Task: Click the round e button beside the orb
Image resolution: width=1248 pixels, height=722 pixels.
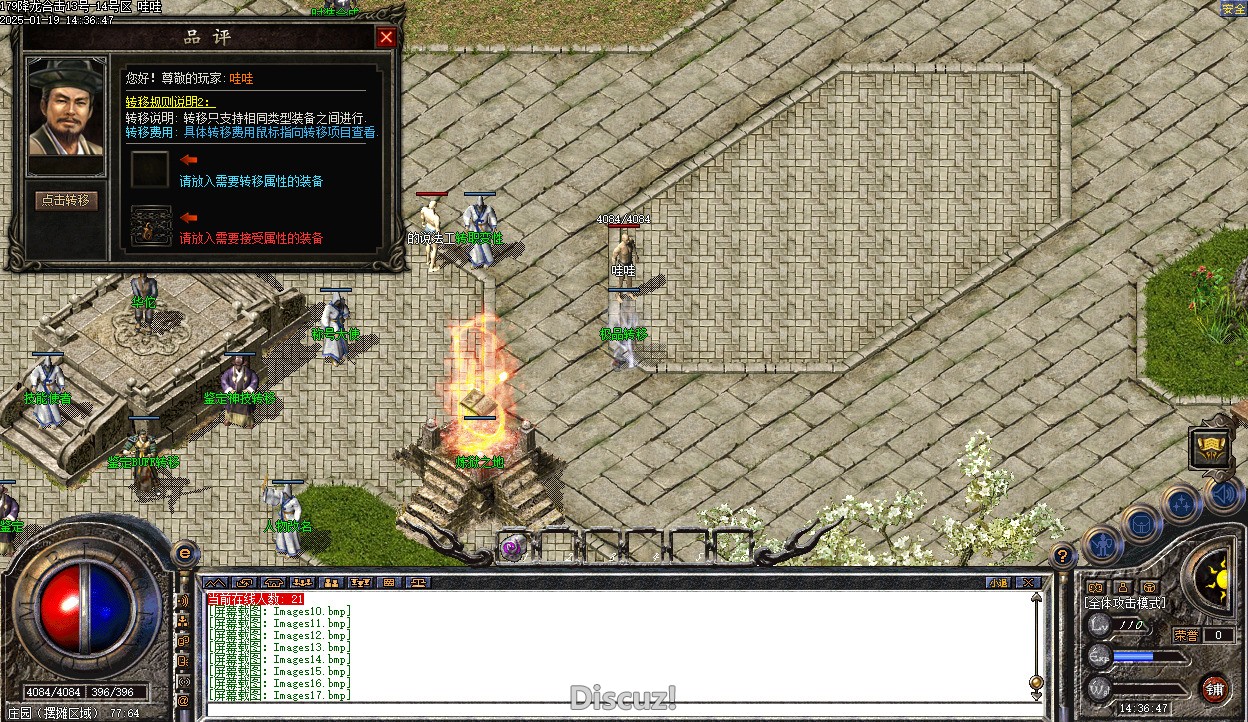Action: tap(184, 552)
